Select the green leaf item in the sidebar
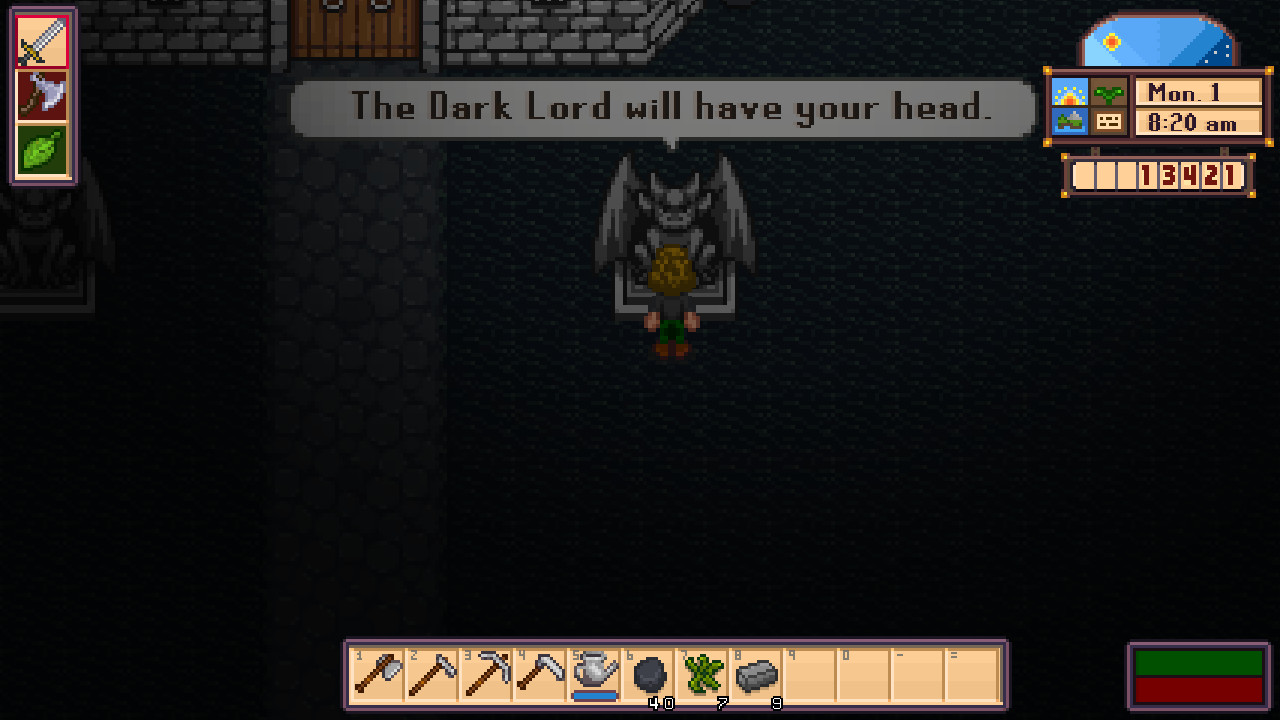The image size is (1280, 720). [x=42, y=148]
